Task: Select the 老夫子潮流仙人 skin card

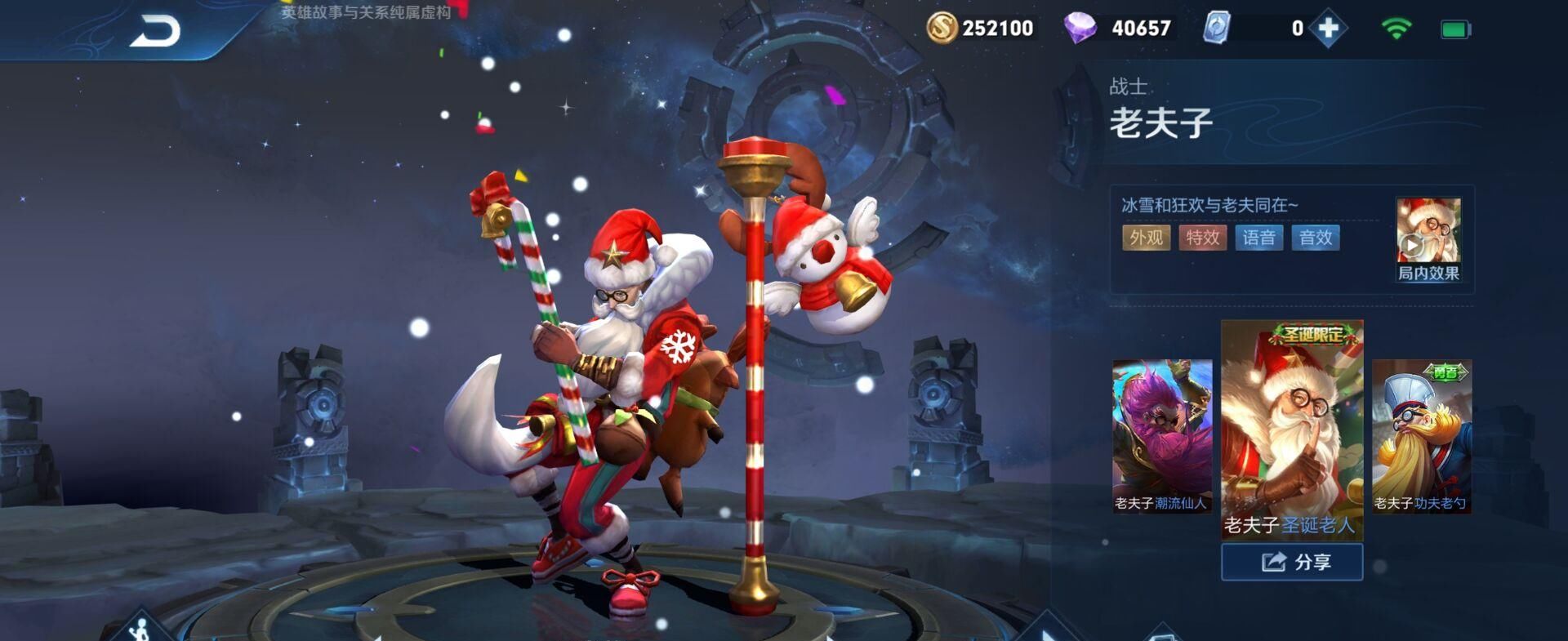Action: (x=1161, y=436)
